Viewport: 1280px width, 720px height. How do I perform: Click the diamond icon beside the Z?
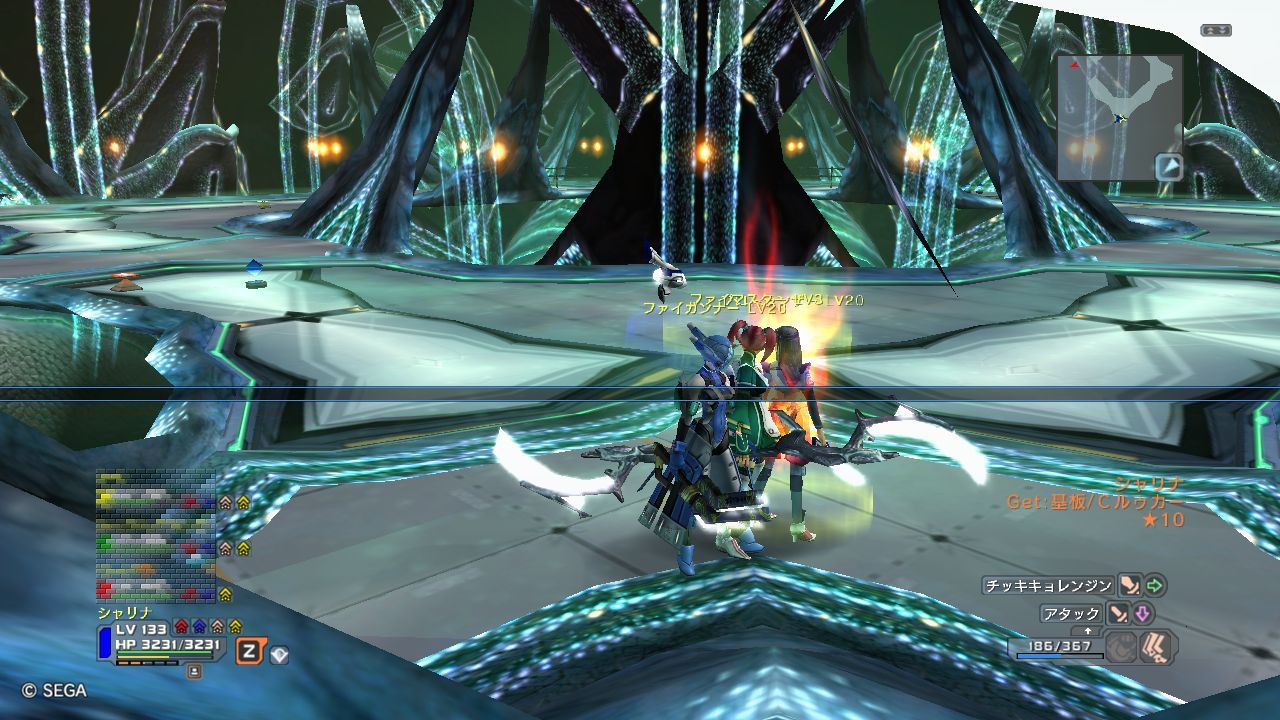280,655
